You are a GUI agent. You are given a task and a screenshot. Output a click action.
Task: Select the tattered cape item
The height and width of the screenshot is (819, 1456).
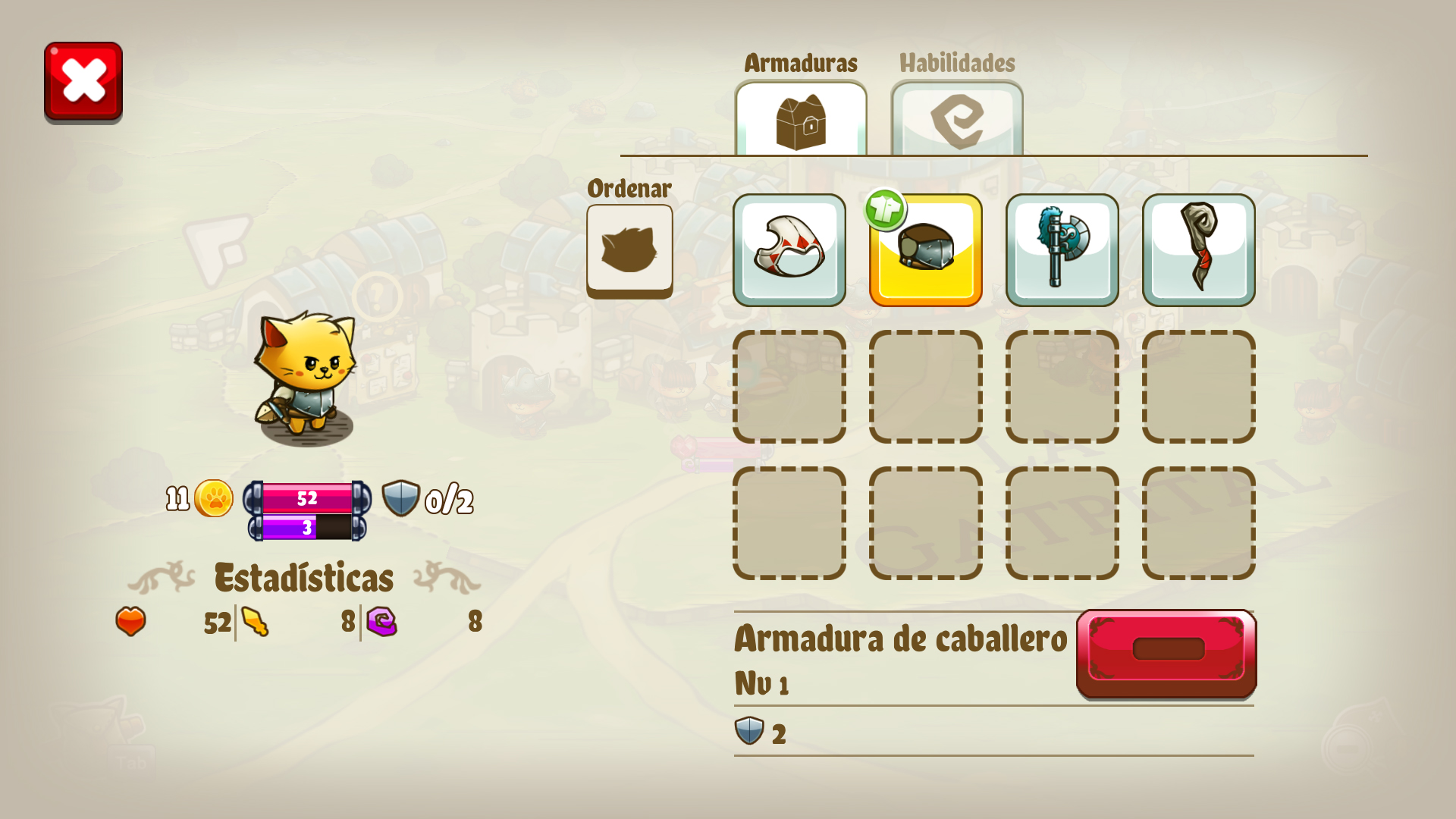[1200, 249]
